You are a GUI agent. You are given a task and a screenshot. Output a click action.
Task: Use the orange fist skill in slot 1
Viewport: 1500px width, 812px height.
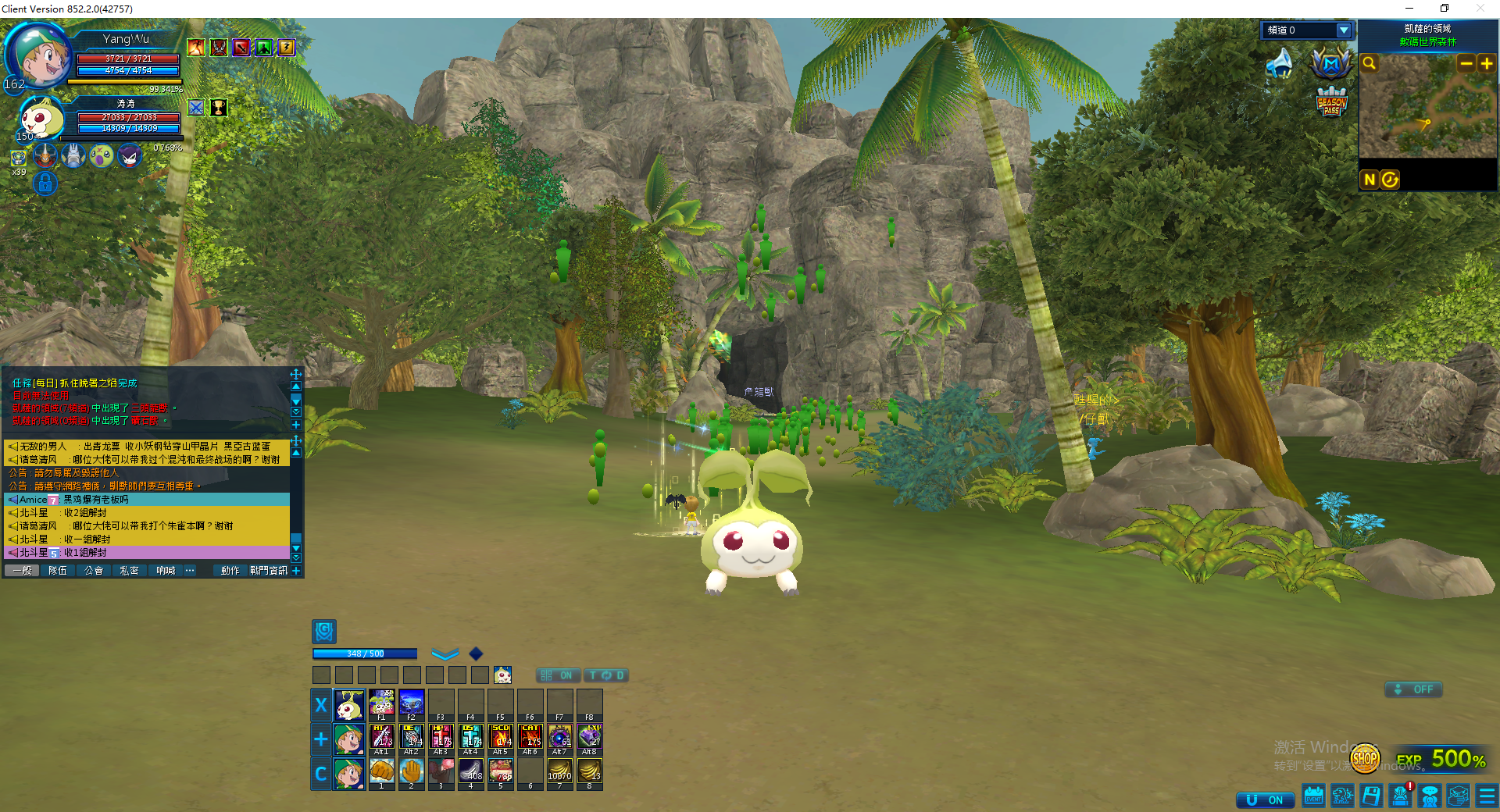pyautogui.click(x=381, y=771)
